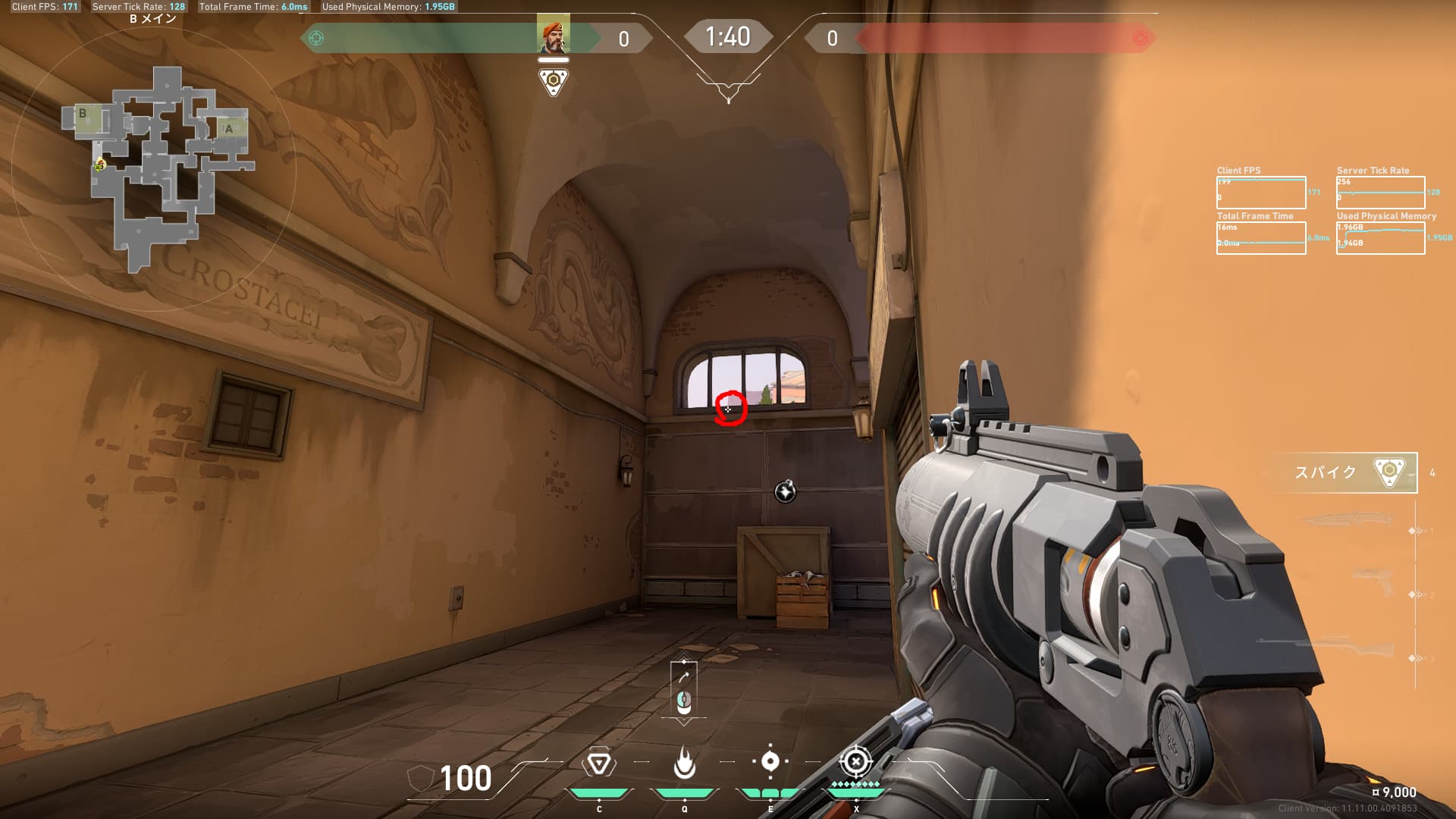Select the Total Frame Time graph
The image size is (1456, 819).
pos(1260,238)
